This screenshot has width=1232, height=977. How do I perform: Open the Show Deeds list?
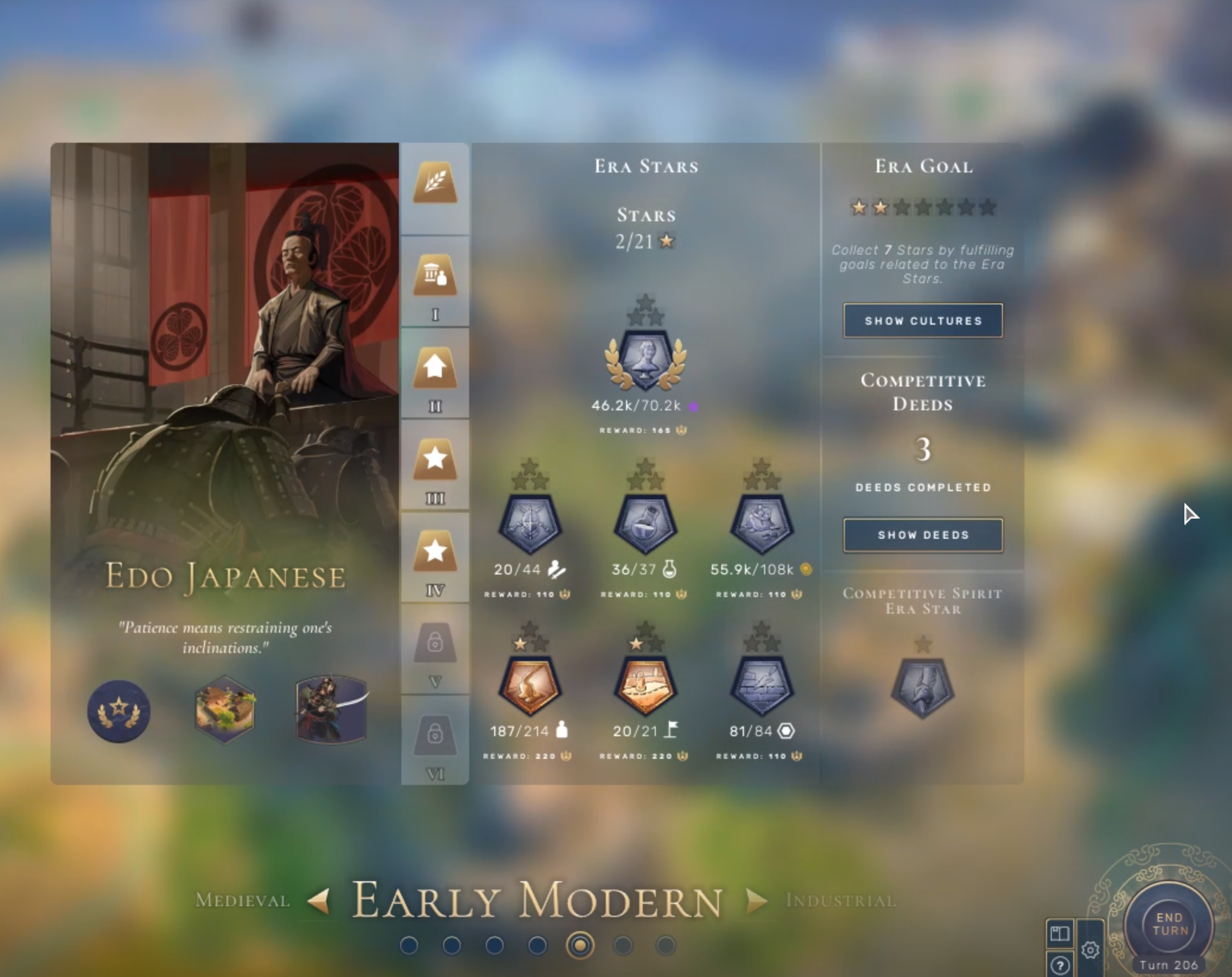[x=922, y=535]
